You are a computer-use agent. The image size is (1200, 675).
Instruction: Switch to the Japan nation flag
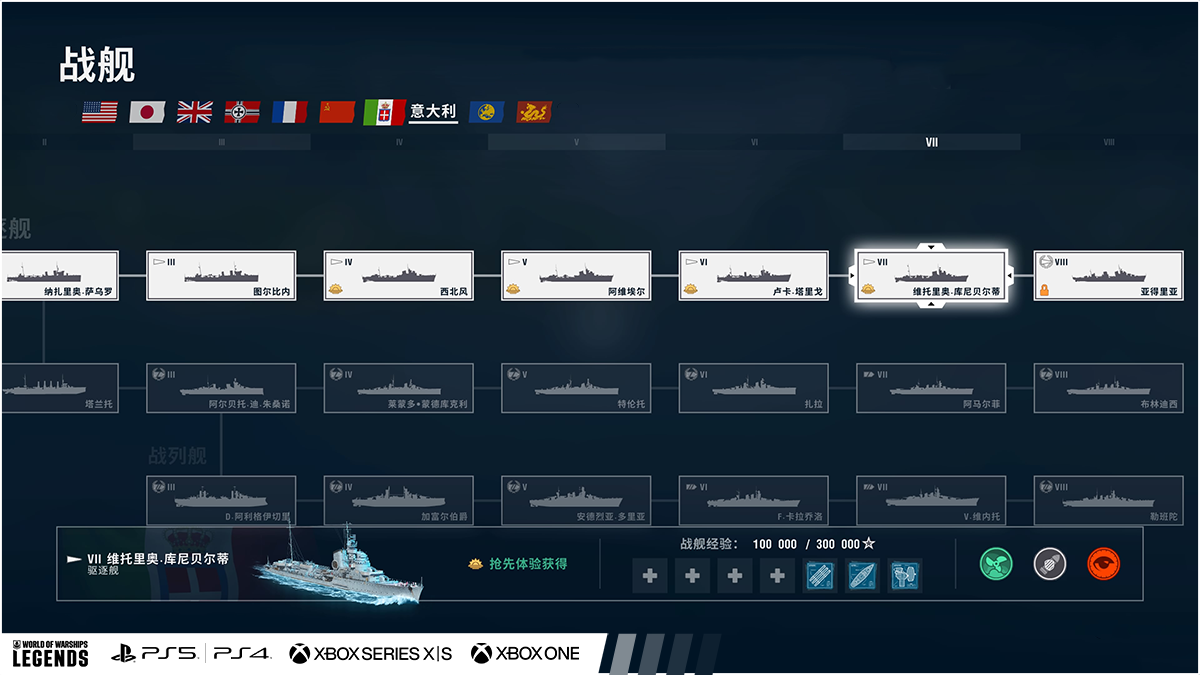tap(147, 112)
